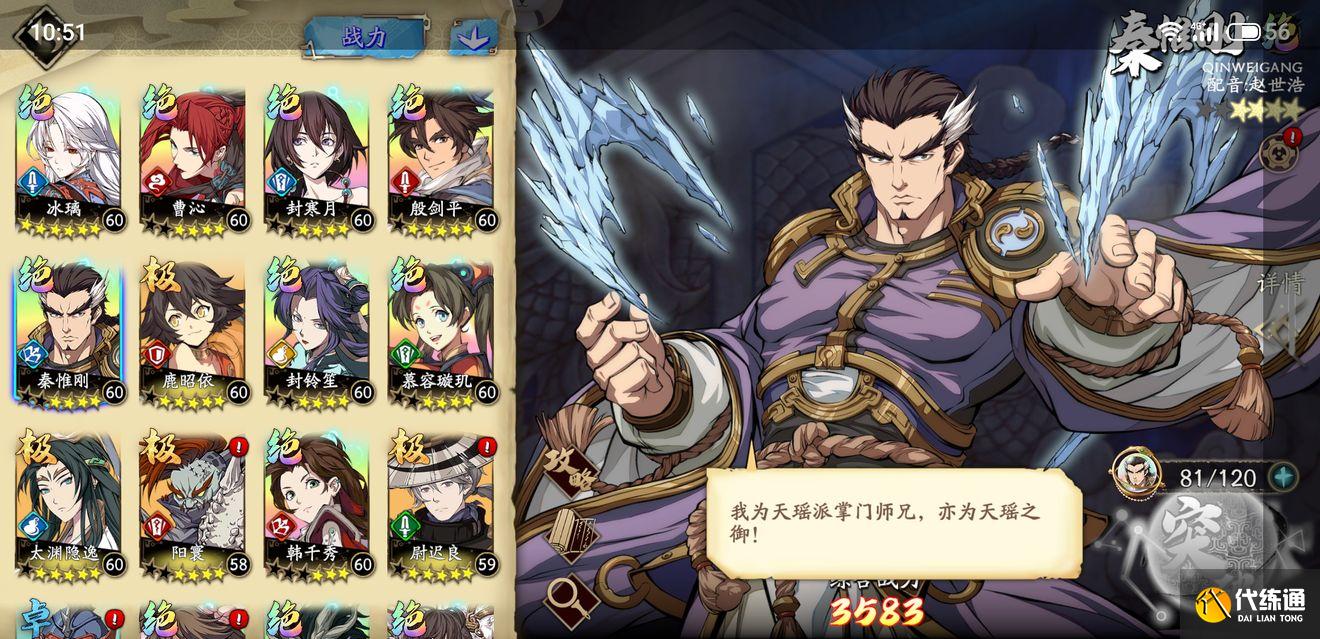Open 详情 hero details

point(1281,284)
